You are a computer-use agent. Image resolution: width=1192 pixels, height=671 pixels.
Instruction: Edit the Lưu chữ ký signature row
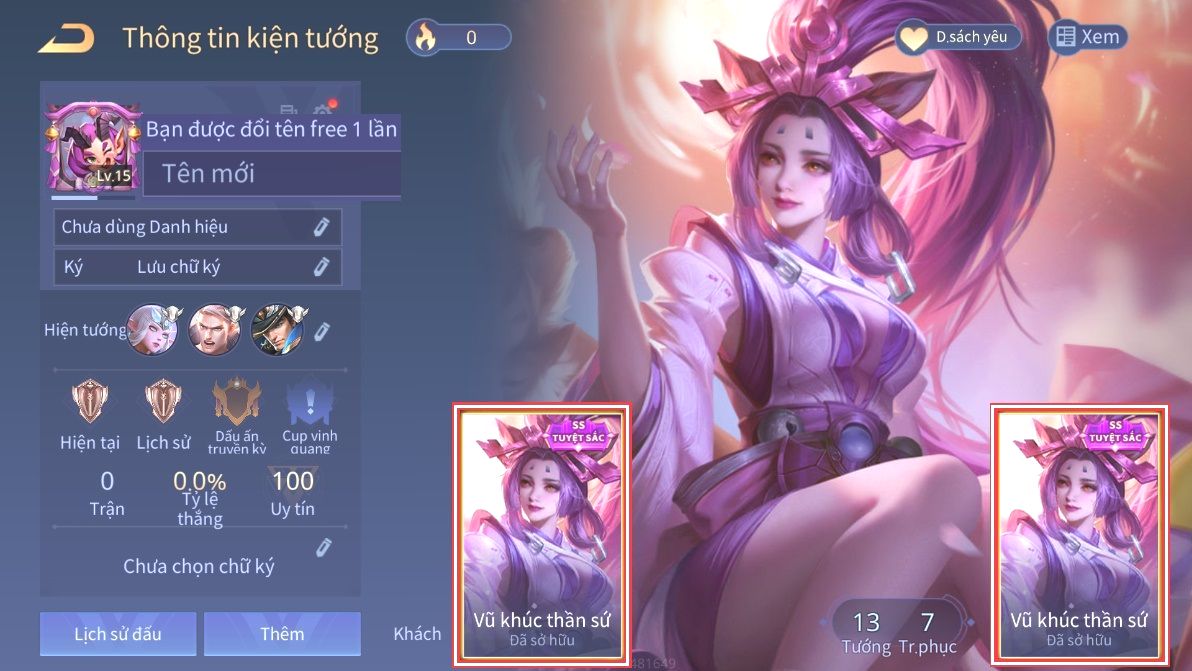(321, 267)
